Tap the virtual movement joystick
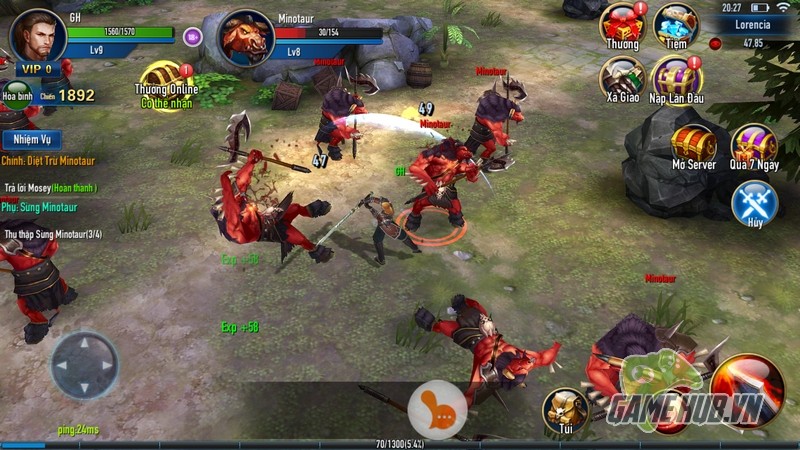The image size is (800, 450). pos(85,365)
